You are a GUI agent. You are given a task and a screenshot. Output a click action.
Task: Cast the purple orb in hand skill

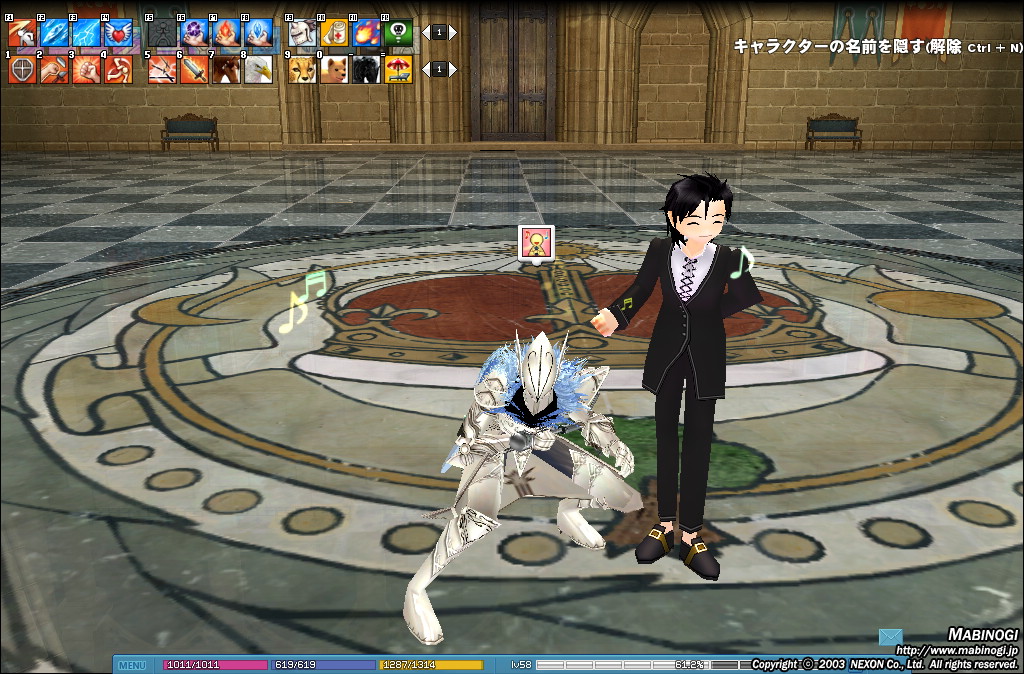click(x=194, y=33)
